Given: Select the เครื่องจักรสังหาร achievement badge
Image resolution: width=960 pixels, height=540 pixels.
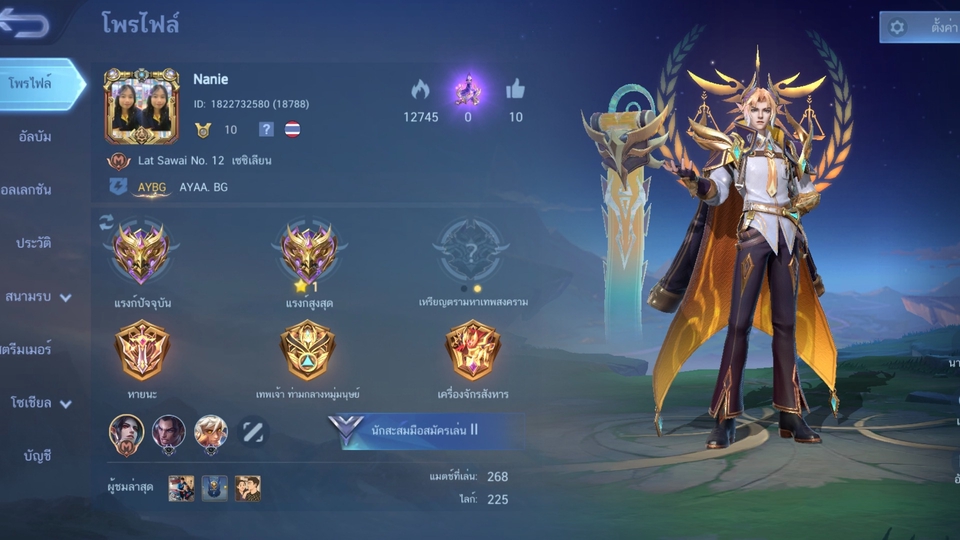Looking at the screenshot, I should pos(472,350).
